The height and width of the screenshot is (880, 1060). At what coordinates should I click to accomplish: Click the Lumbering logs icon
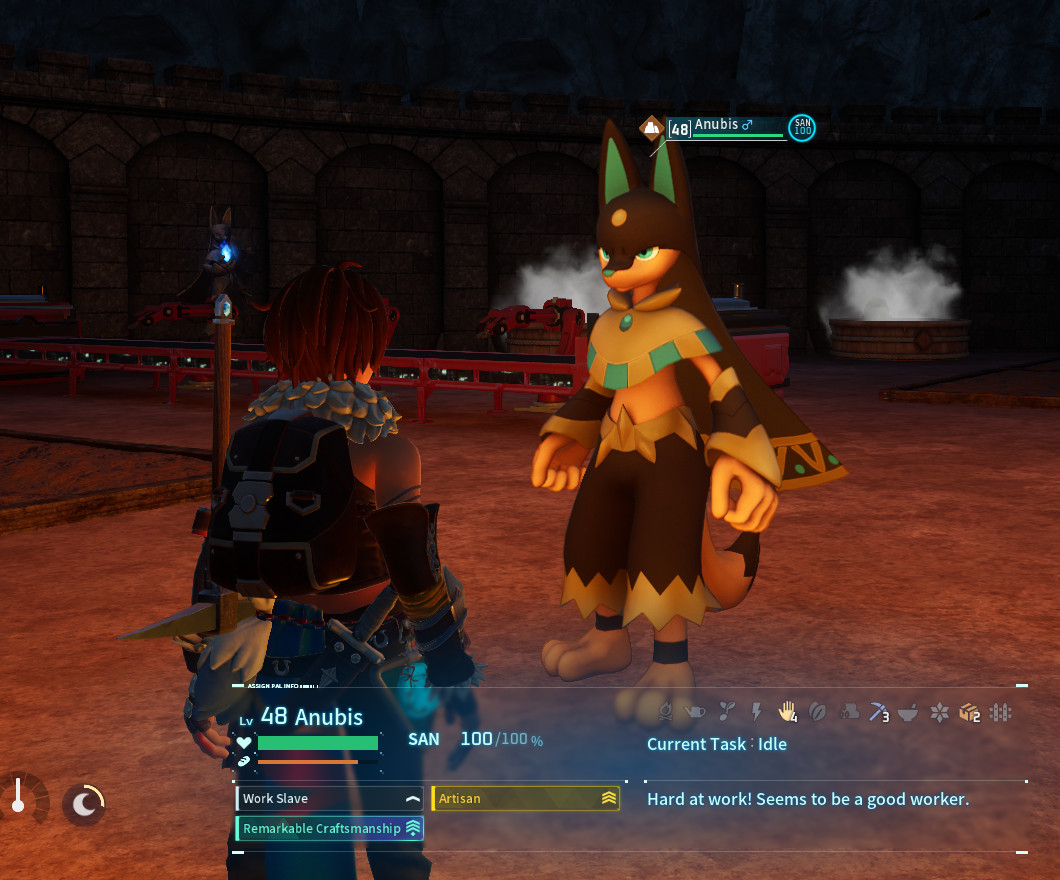848,711
